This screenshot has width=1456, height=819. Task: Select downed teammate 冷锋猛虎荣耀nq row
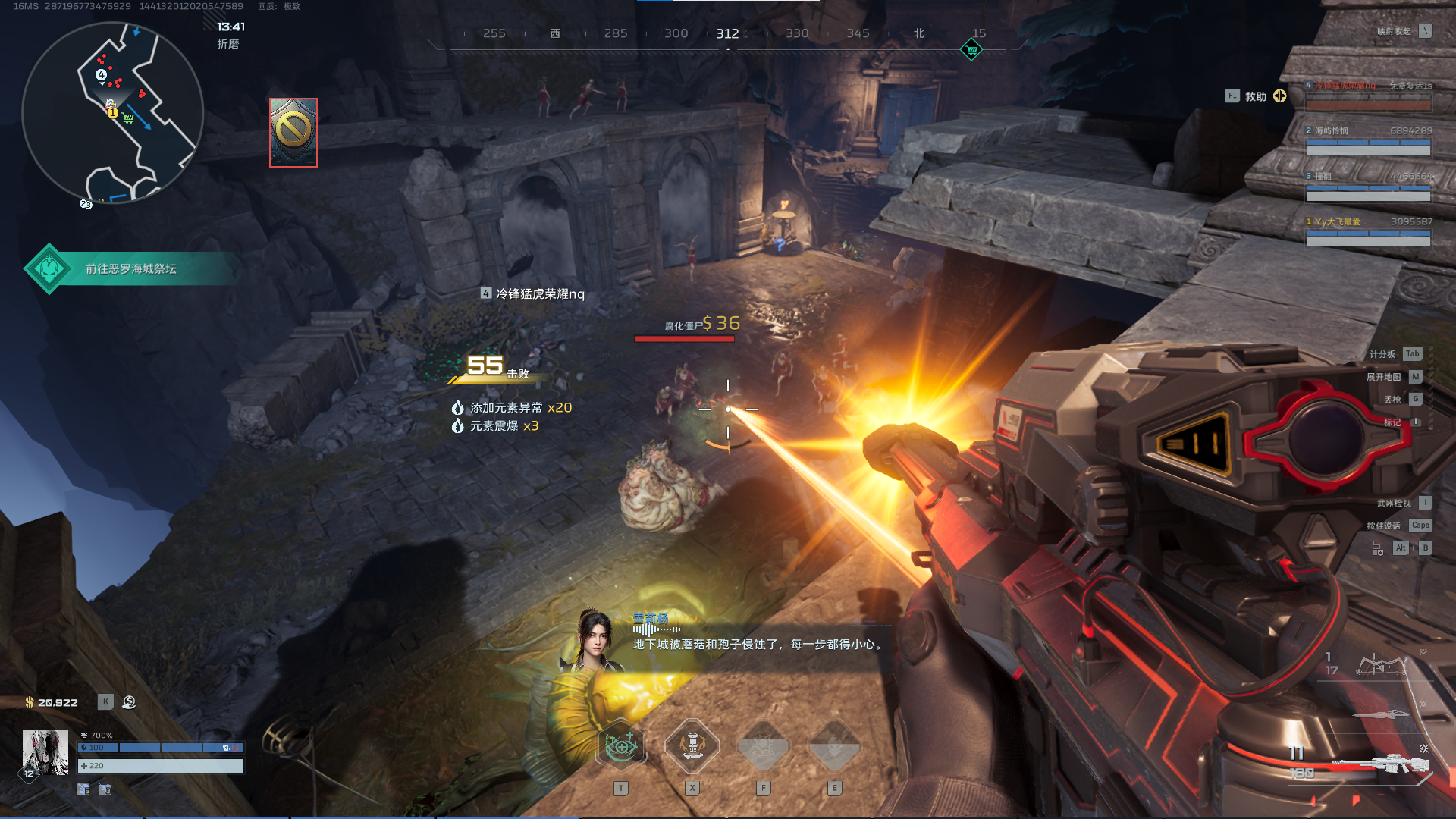[1368, 96]
